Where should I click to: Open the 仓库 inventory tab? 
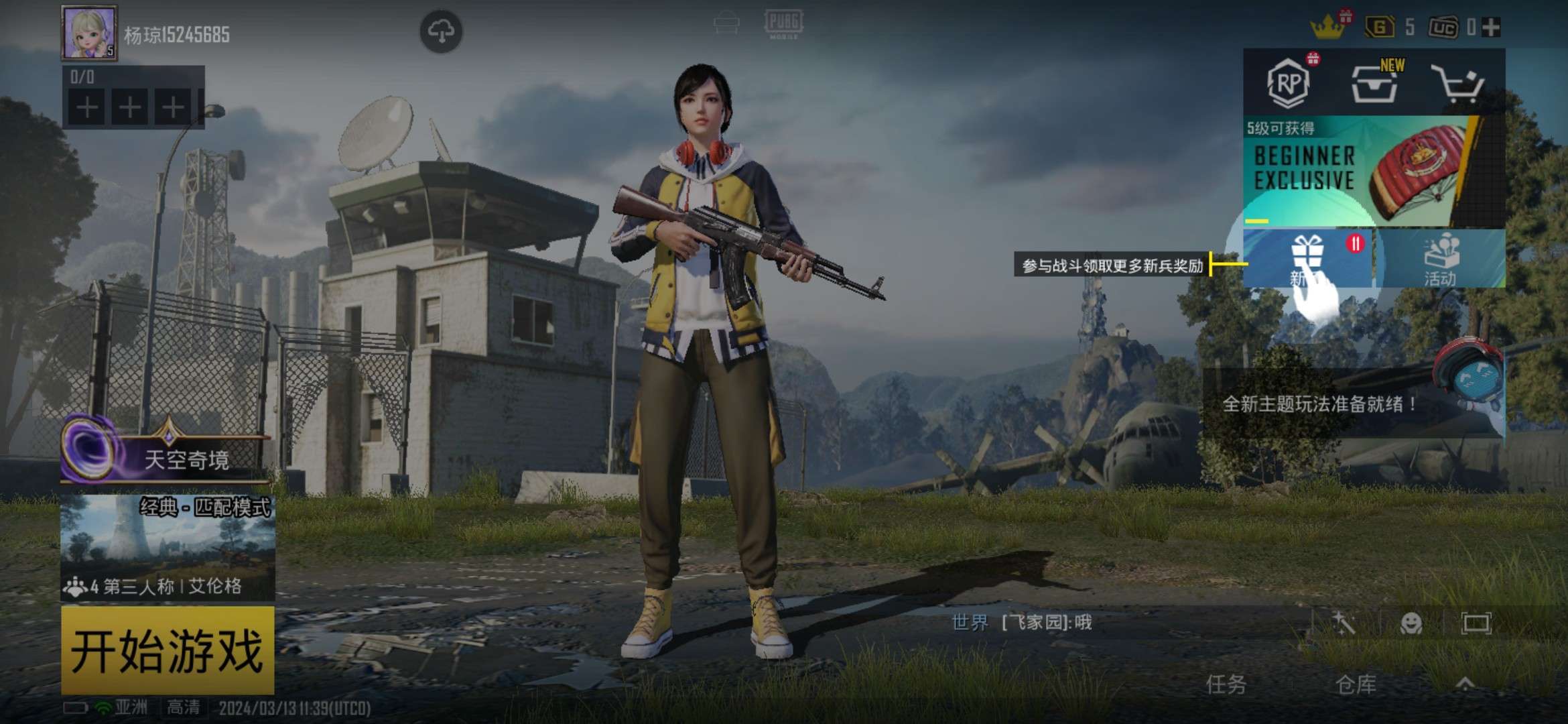pyautogui.click(x=1356, y=684)
